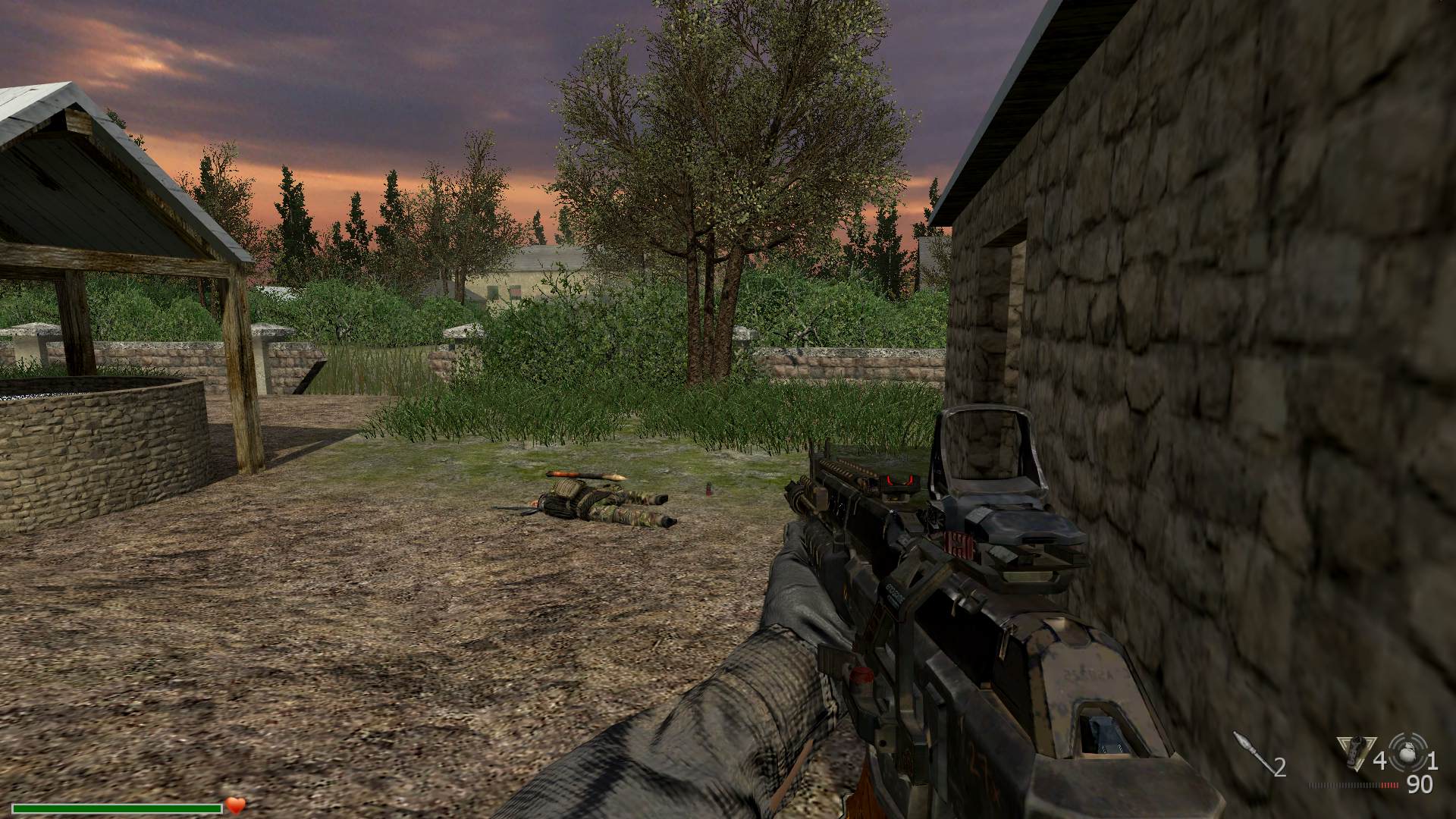Viewport: 1456px width, 819px height.
Task: Click the glowing red rail marking on the gun
Action: pyautogui.click(x=899, y=478)
